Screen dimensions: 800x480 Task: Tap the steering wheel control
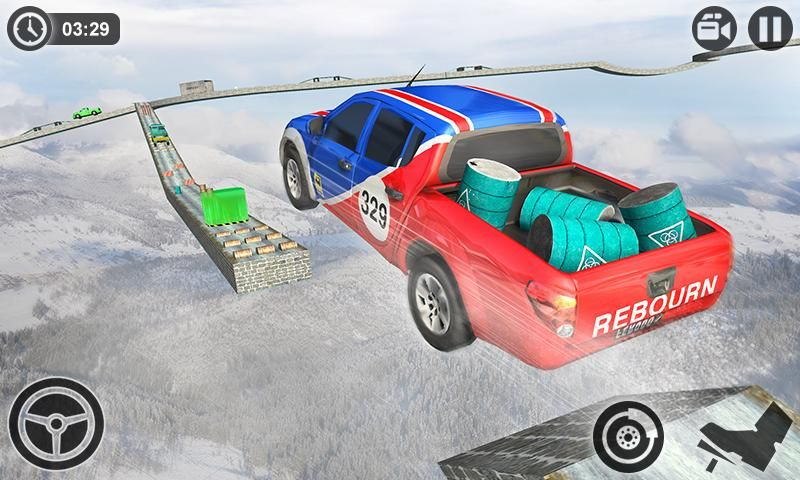(56, 423)
